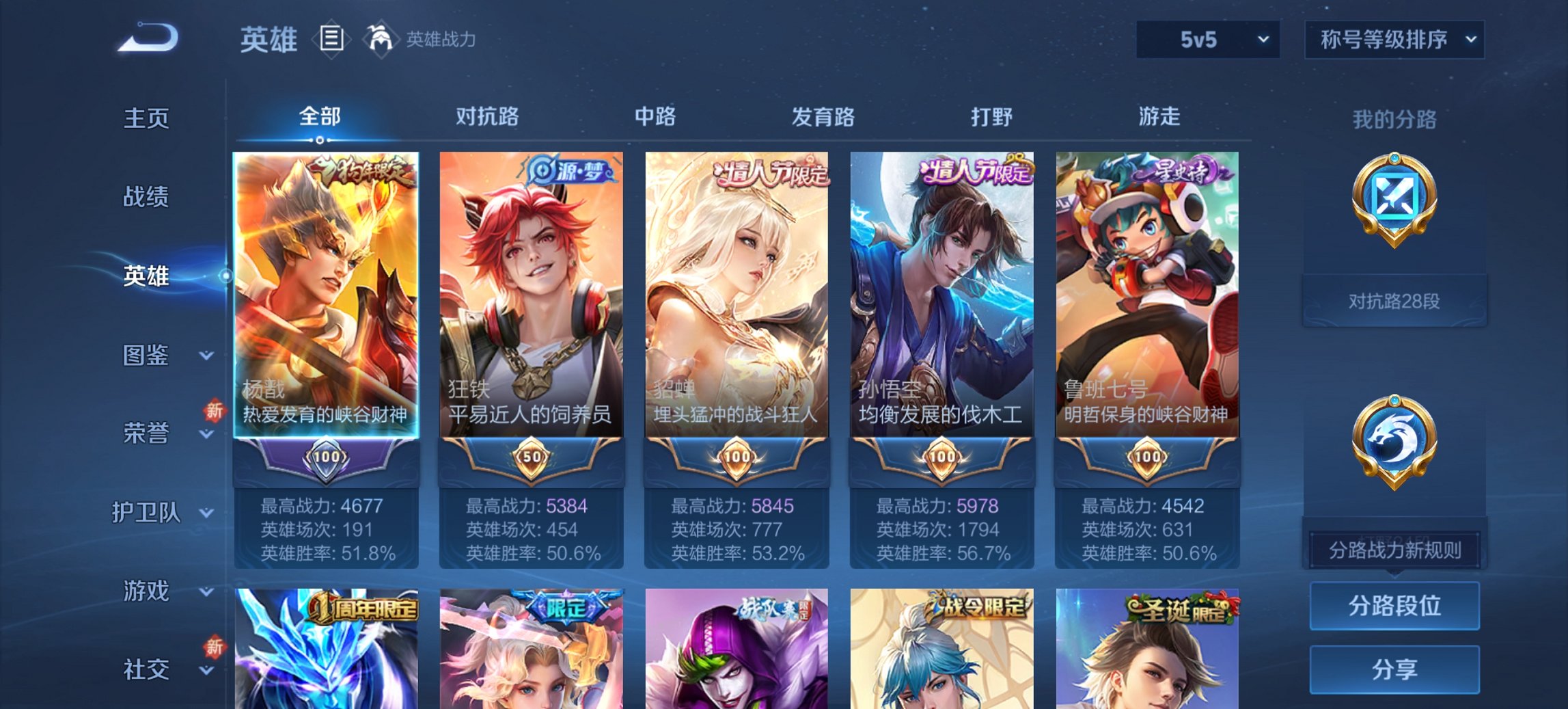This screenshot has width=1568, height=709.
Task: Click the 分享 button
Action: coord(1395,668)
